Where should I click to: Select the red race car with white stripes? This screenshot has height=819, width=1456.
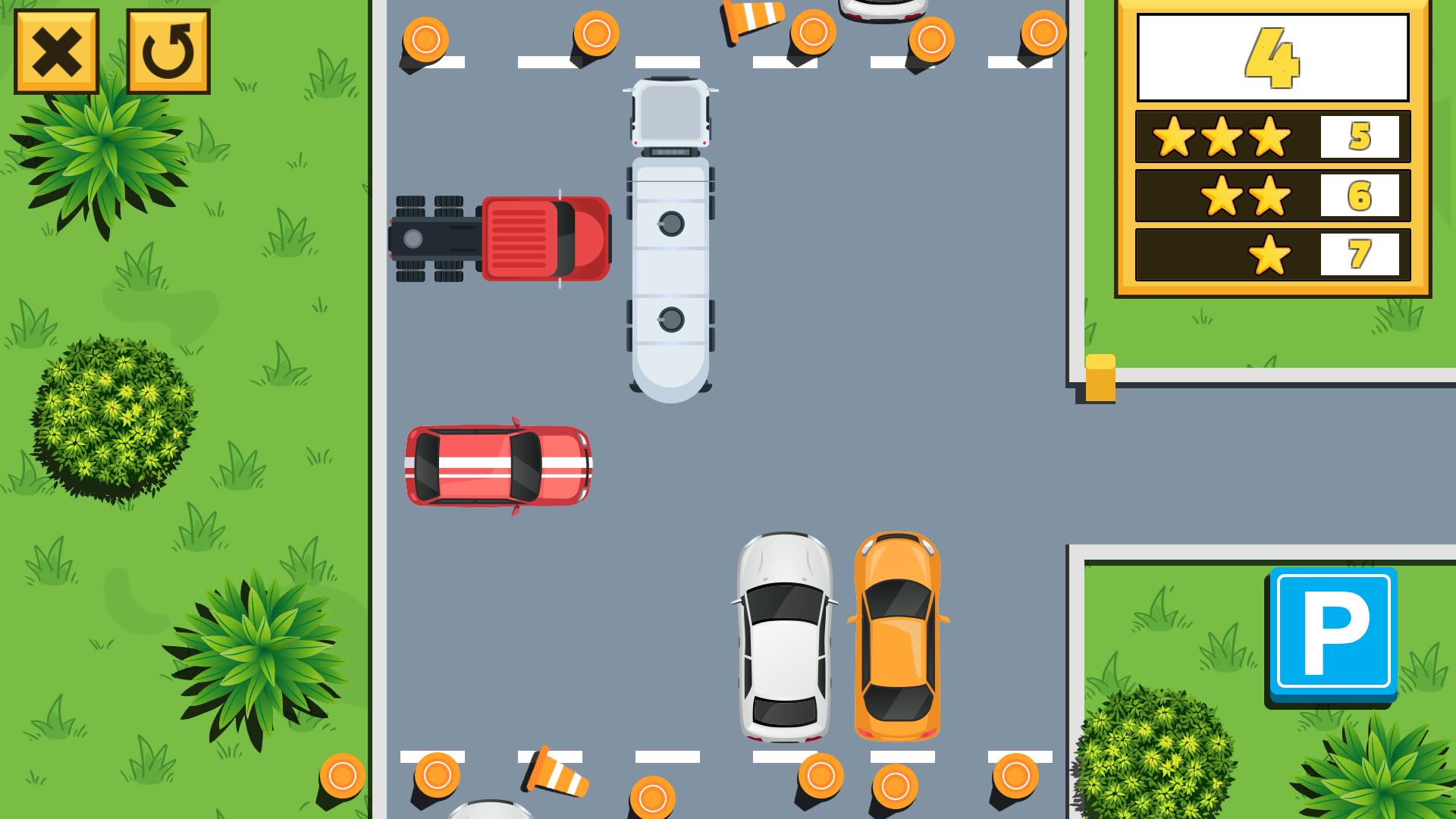pos(497,466)
